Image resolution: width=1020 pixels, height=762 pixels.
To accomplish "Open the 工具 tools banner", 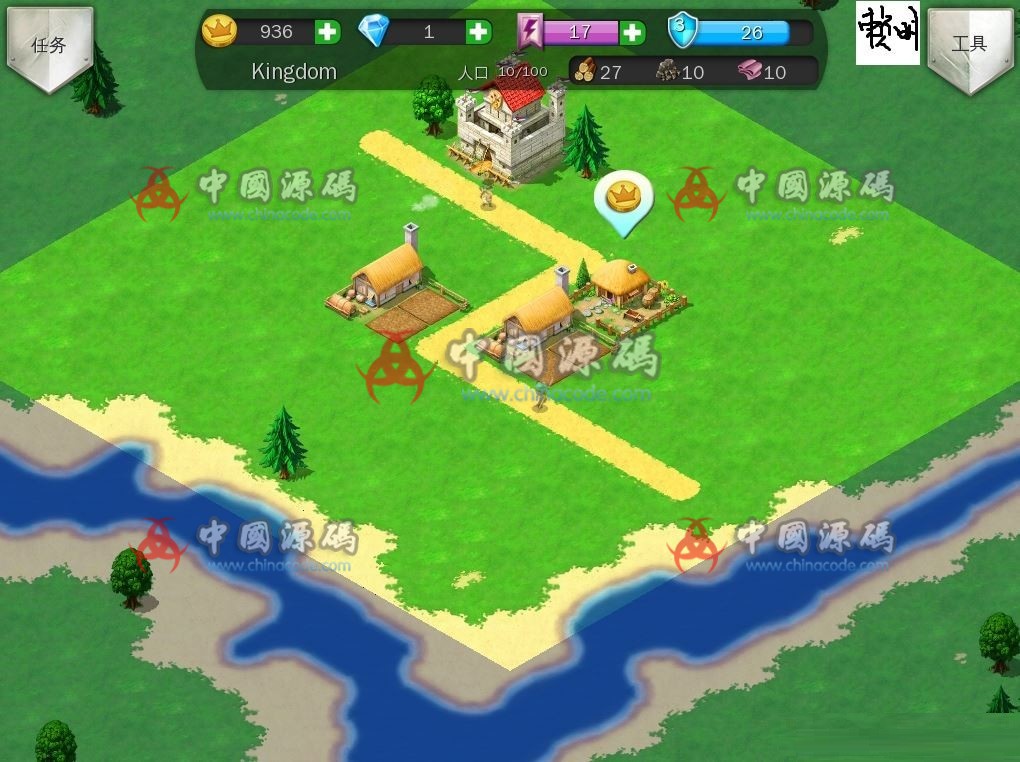I will point(969,46).
